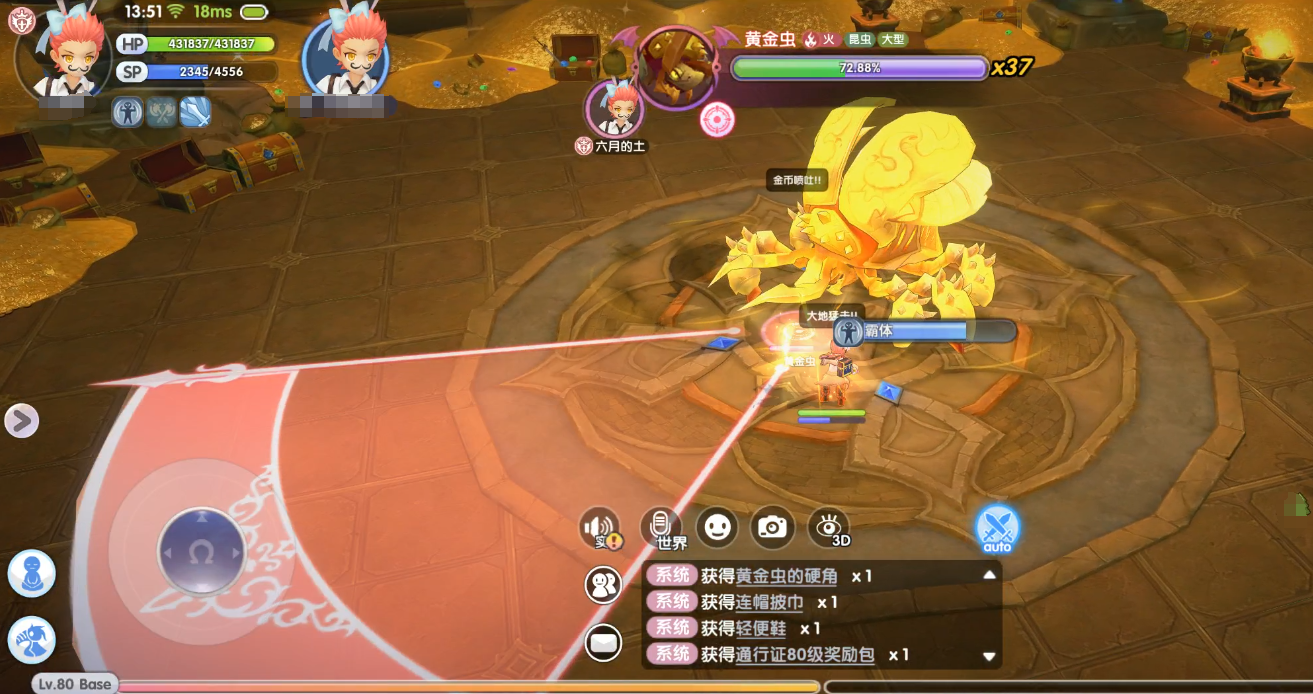
Task: Select the blue-ringed teammate portrait
Action: coord(346,56)
